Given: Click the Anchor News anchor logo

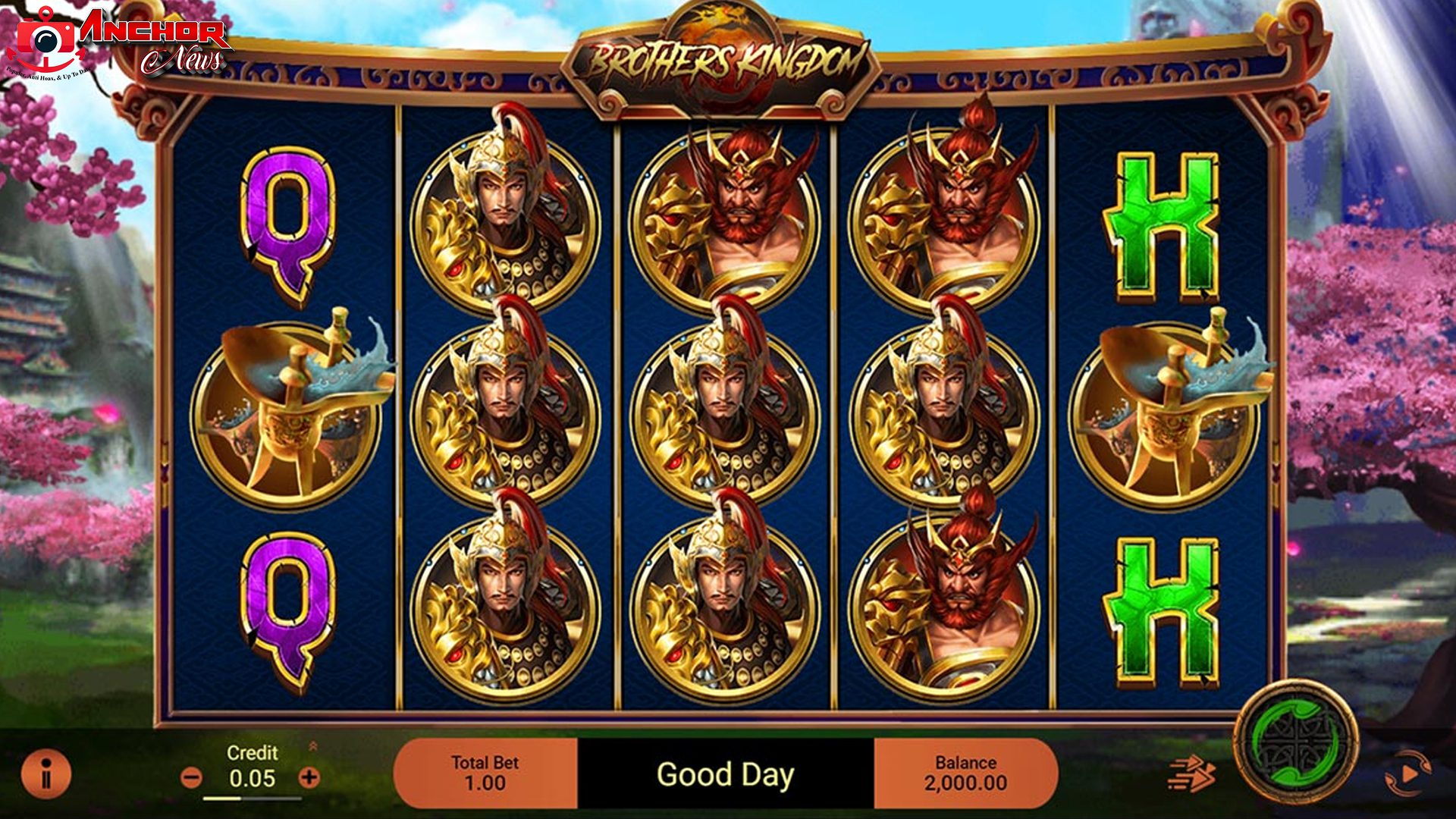Looking at the screenshot, I should click(47, 39).
